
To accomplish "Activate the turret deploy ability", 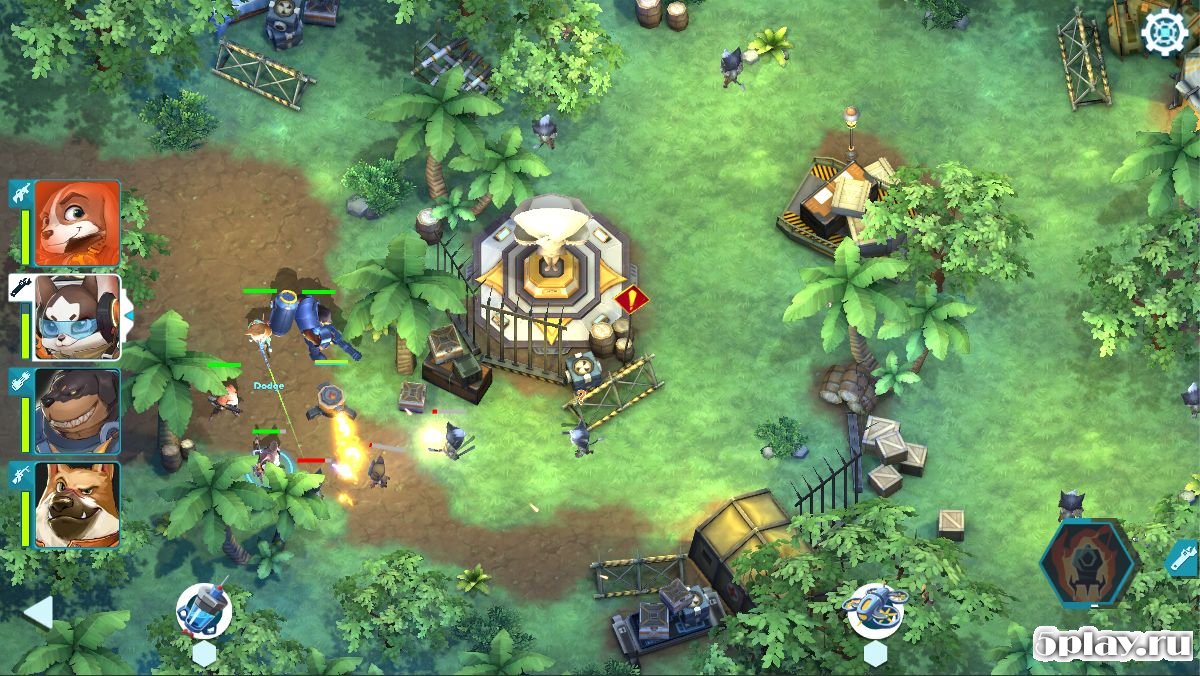I will coord(204,611).
